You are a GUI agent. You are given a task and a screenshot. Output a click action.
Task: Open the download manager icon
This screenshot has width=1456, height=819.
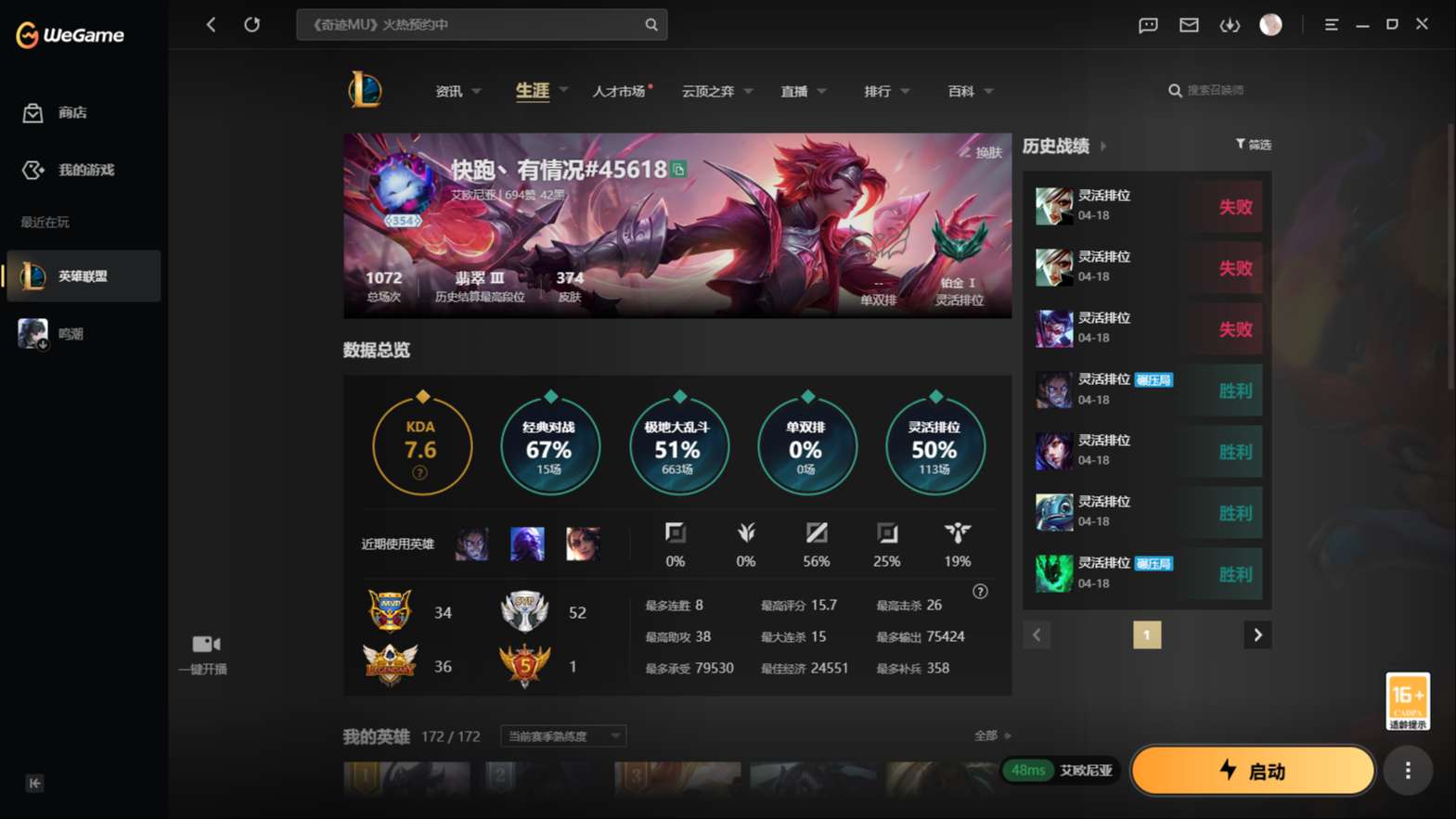click(1230, 25)
